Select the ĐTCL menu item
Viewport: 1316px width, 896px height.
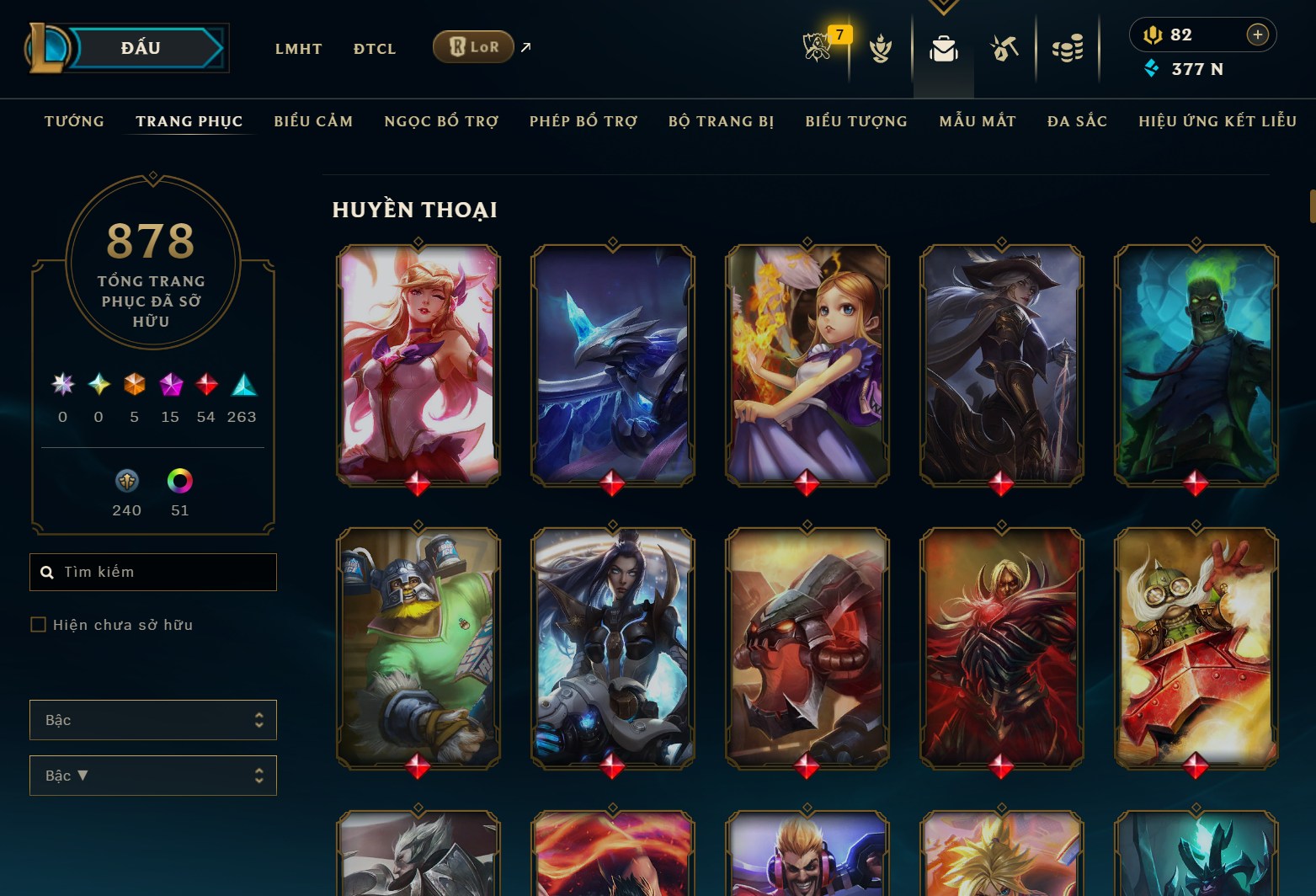click(x=374, y=49)
